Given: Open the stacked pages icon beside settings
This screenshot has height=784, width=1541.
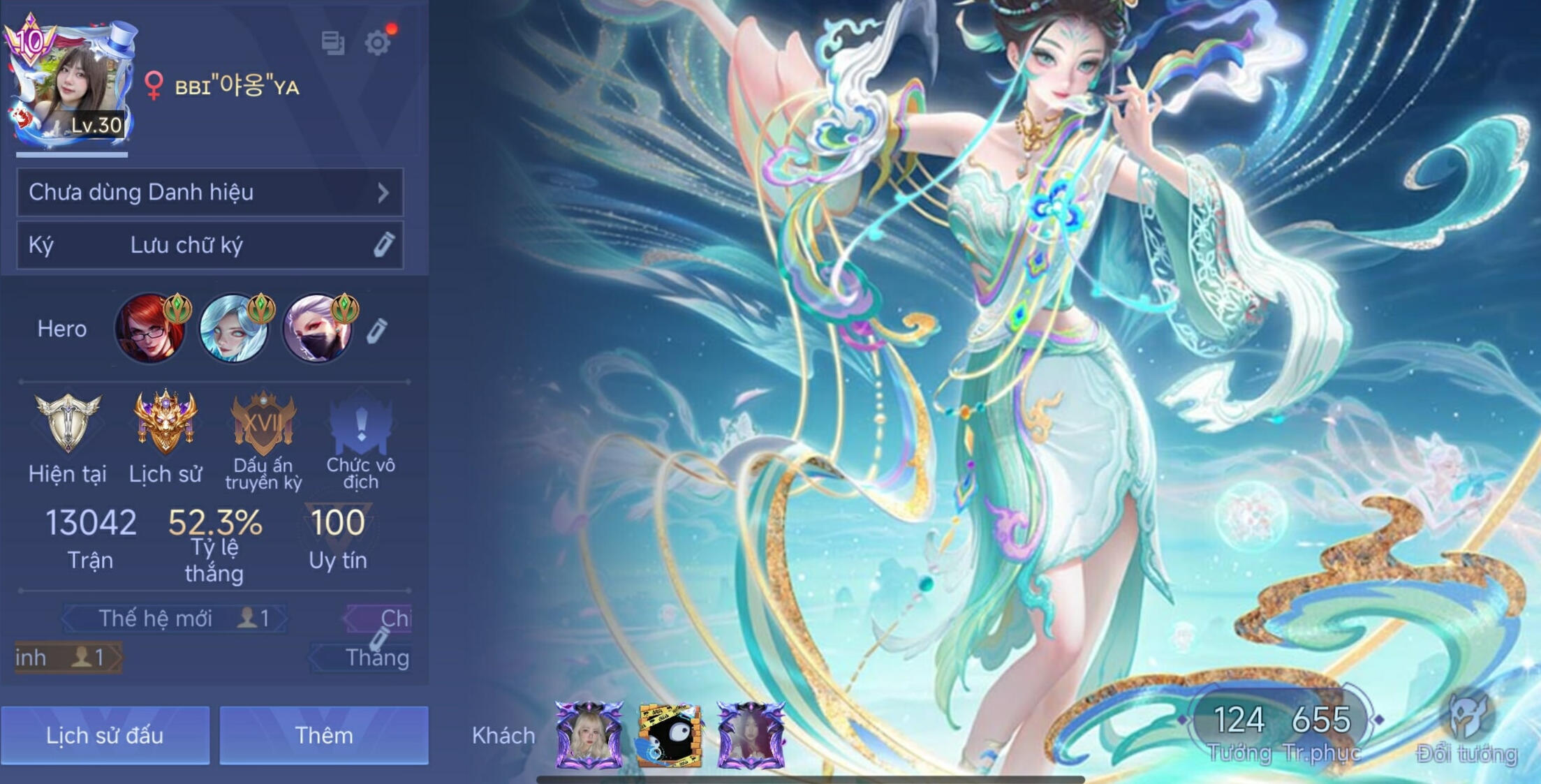Looking at the screenshot, I should pyautogui.click(x=333, y=43).
